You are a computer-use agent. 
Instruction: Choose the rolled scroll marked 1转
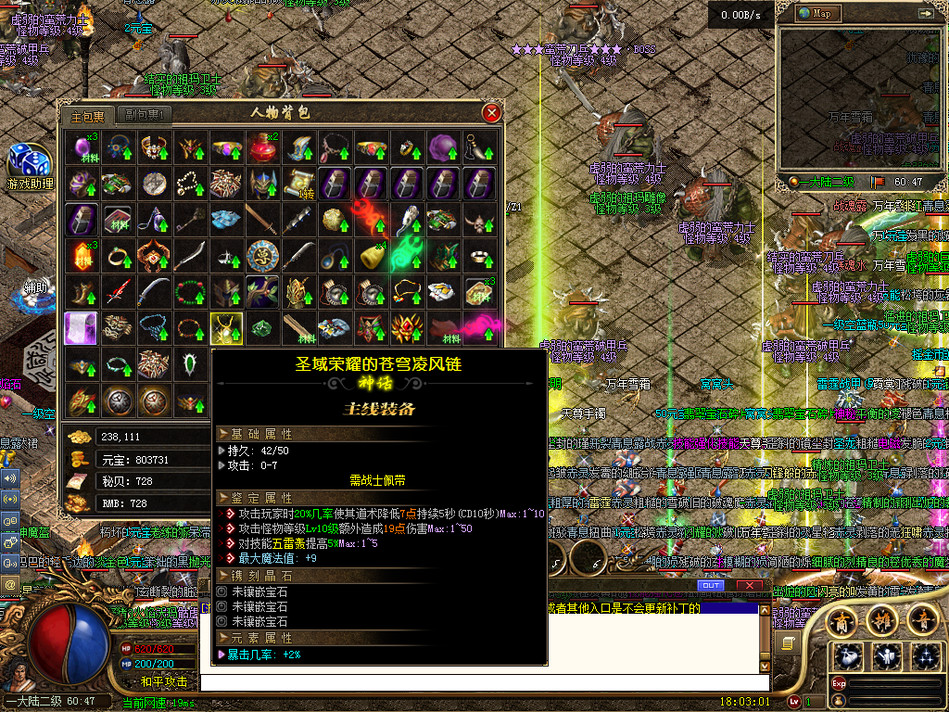coord(299,184)
